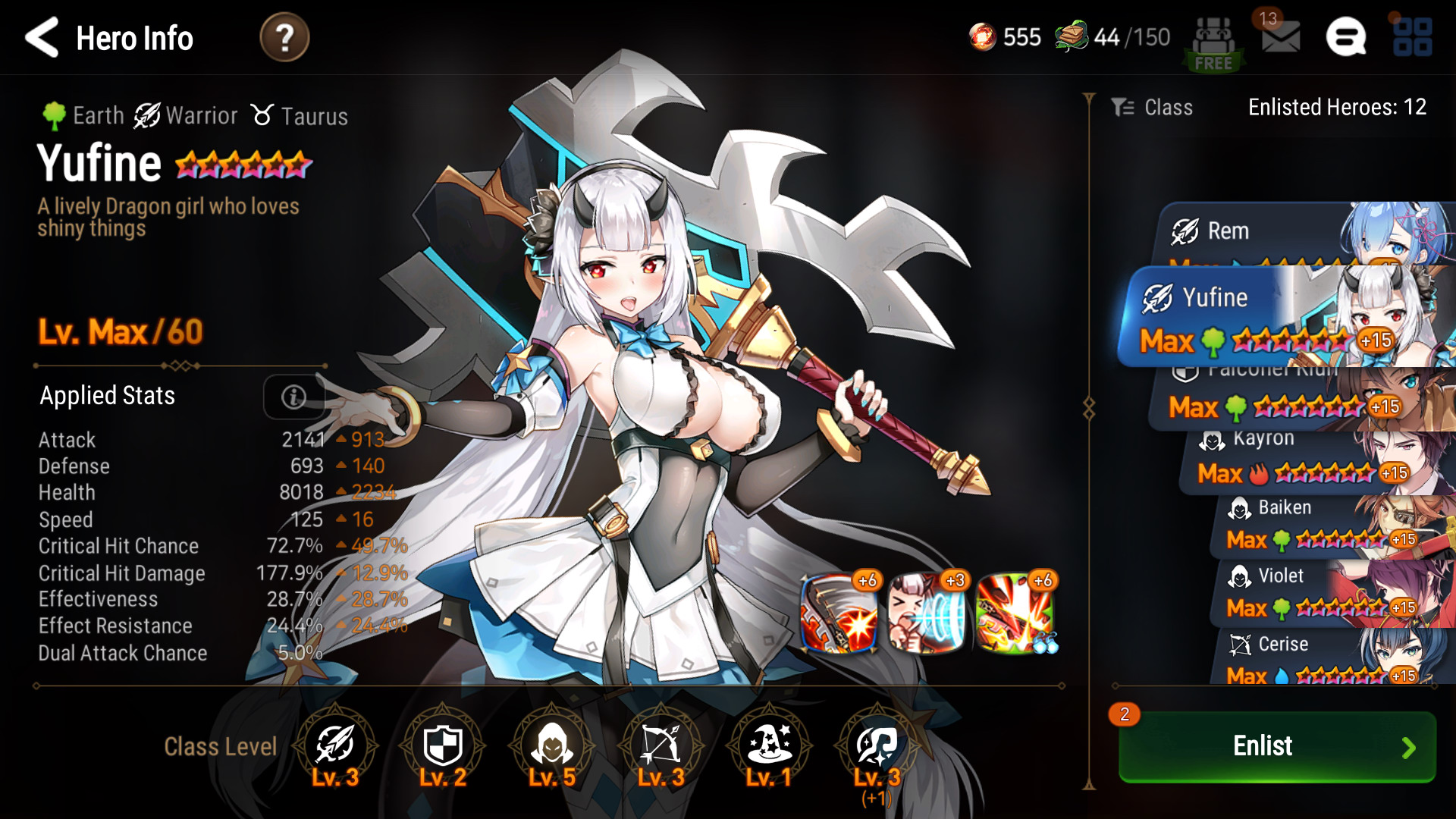Open the Class sort filter

pos(1153,108)
